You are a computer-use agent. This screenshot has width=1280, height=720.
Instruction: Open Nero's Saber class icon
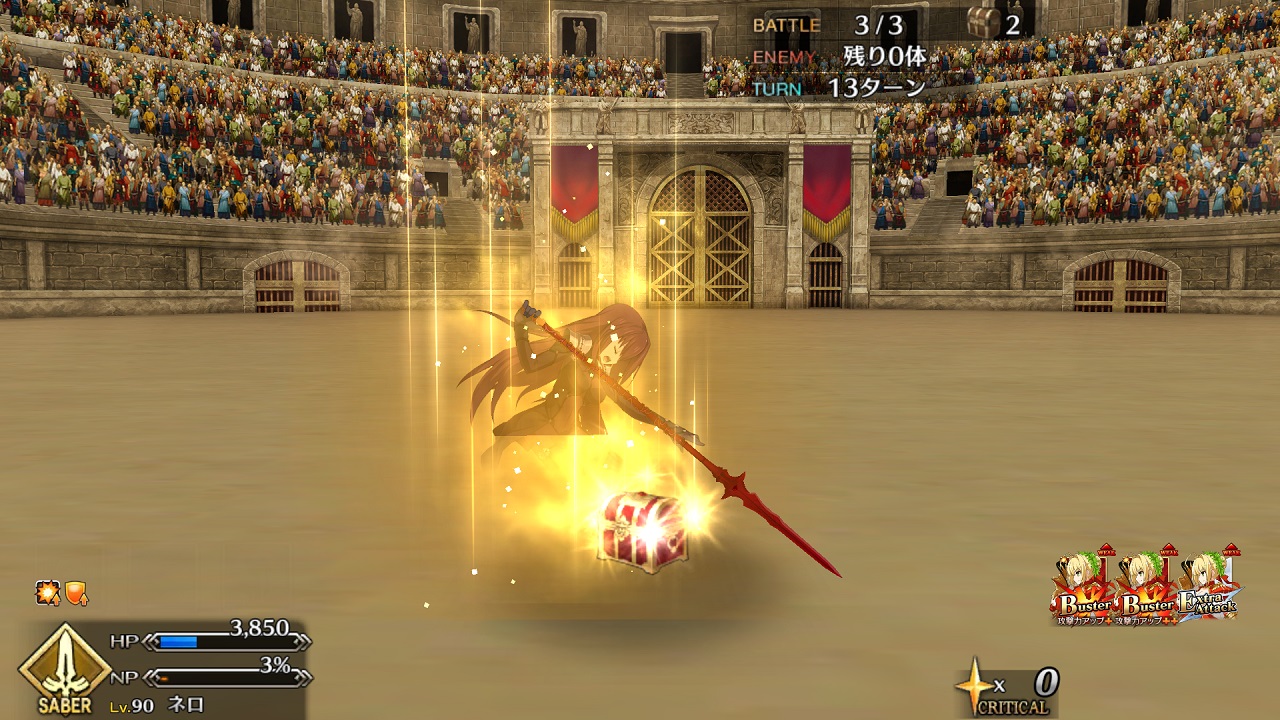tap(64, 667)
